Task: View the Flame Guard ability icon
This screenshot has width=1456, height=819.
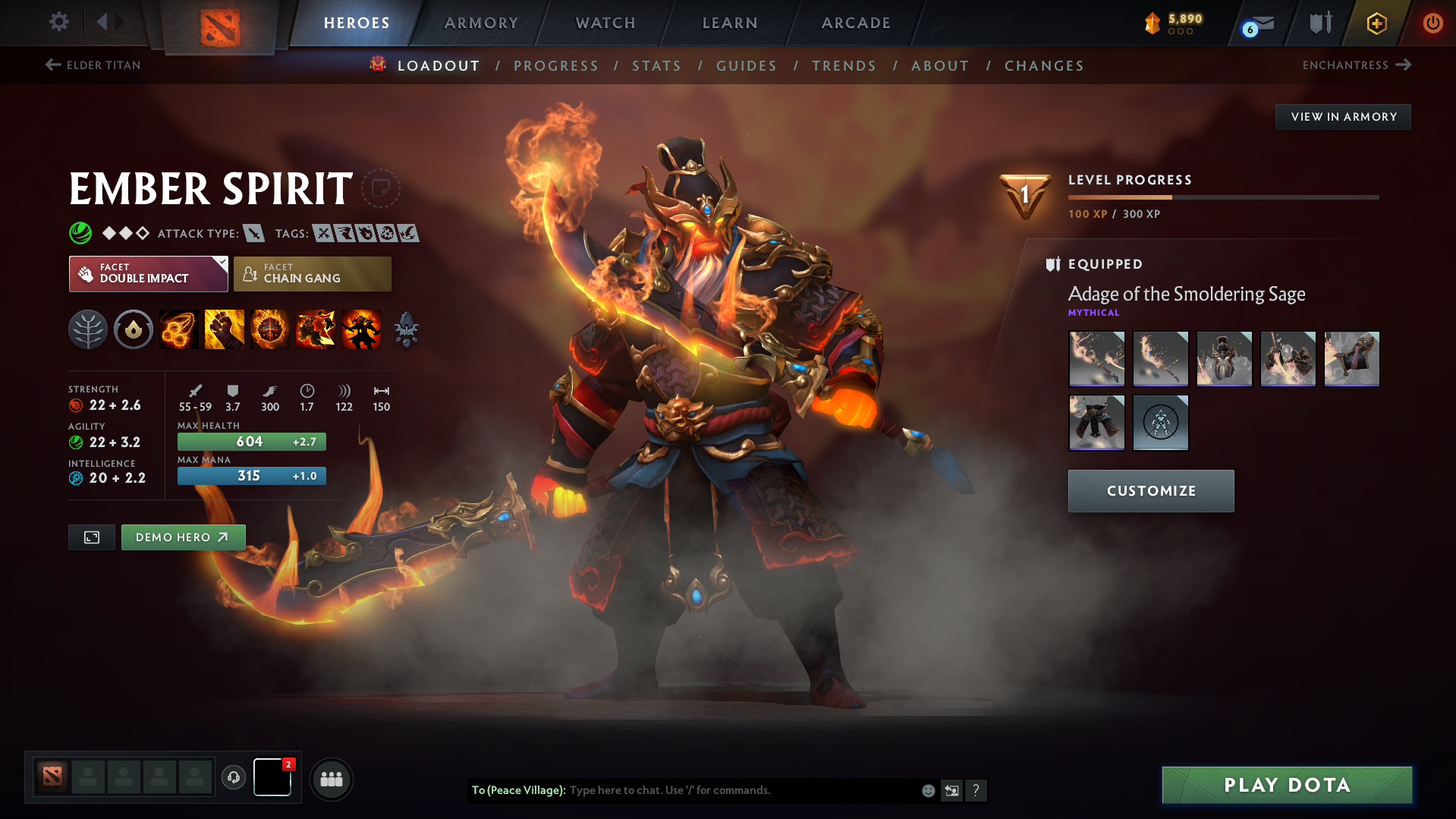Action: click(269, 329)
